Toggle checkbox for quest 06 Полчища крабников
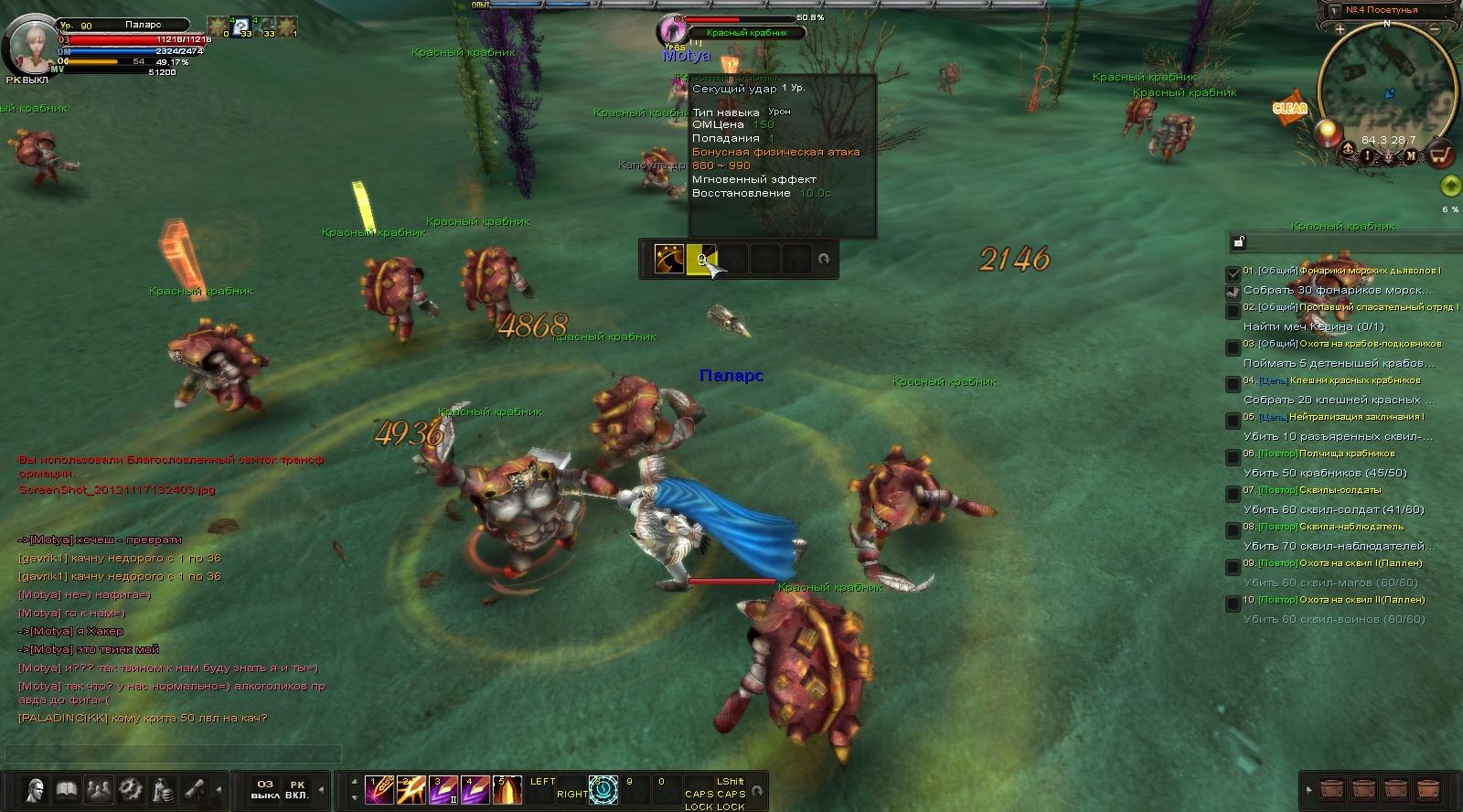The height and width of the screenshot is (812, 1463). click(1233, 457)
